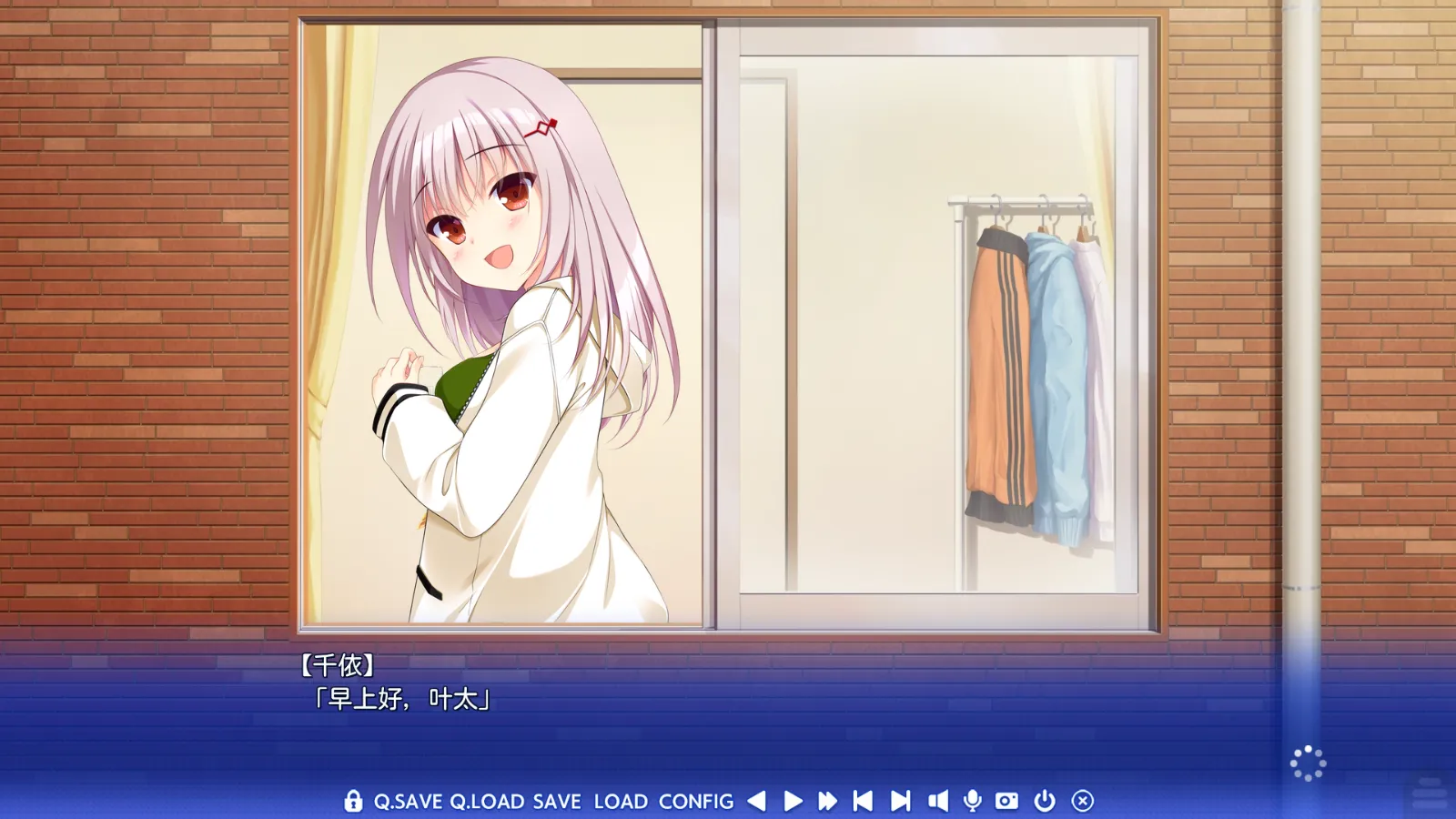Hide the text window with circled X
1456x819 pixels.
click(x=1082, y=801)
